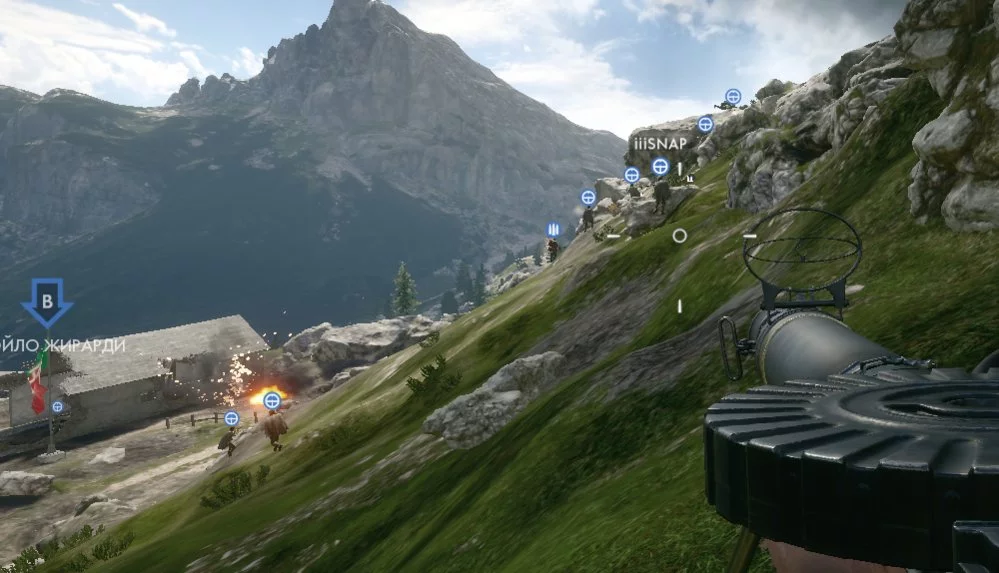This screenshot has height=573, width=999.
Task: Select the teammate ammo bullets icon
Action: coord(552,230)
